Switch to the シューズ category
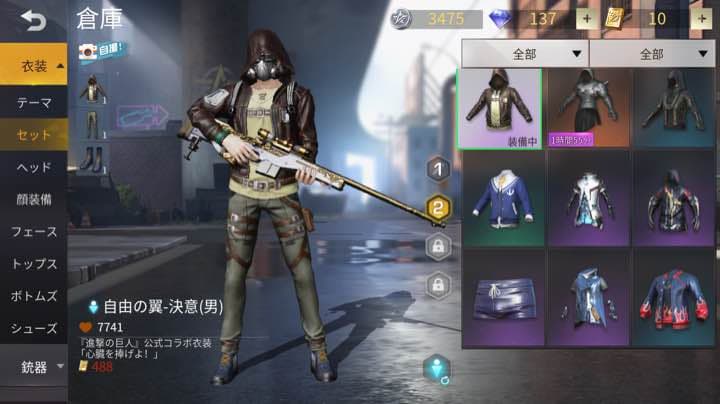The height and width of the screenshot is (404, 720). [34, 328]
